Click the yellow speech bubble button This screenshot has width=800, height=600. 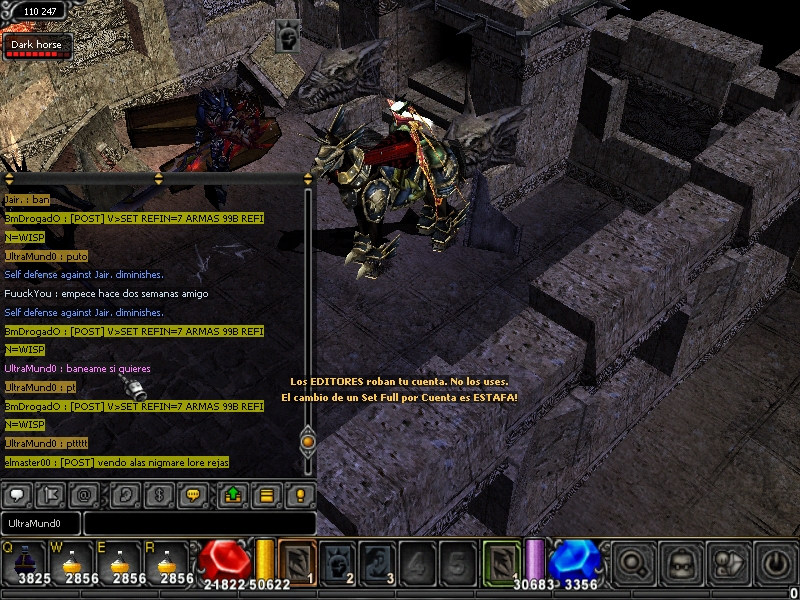(194, 494)
